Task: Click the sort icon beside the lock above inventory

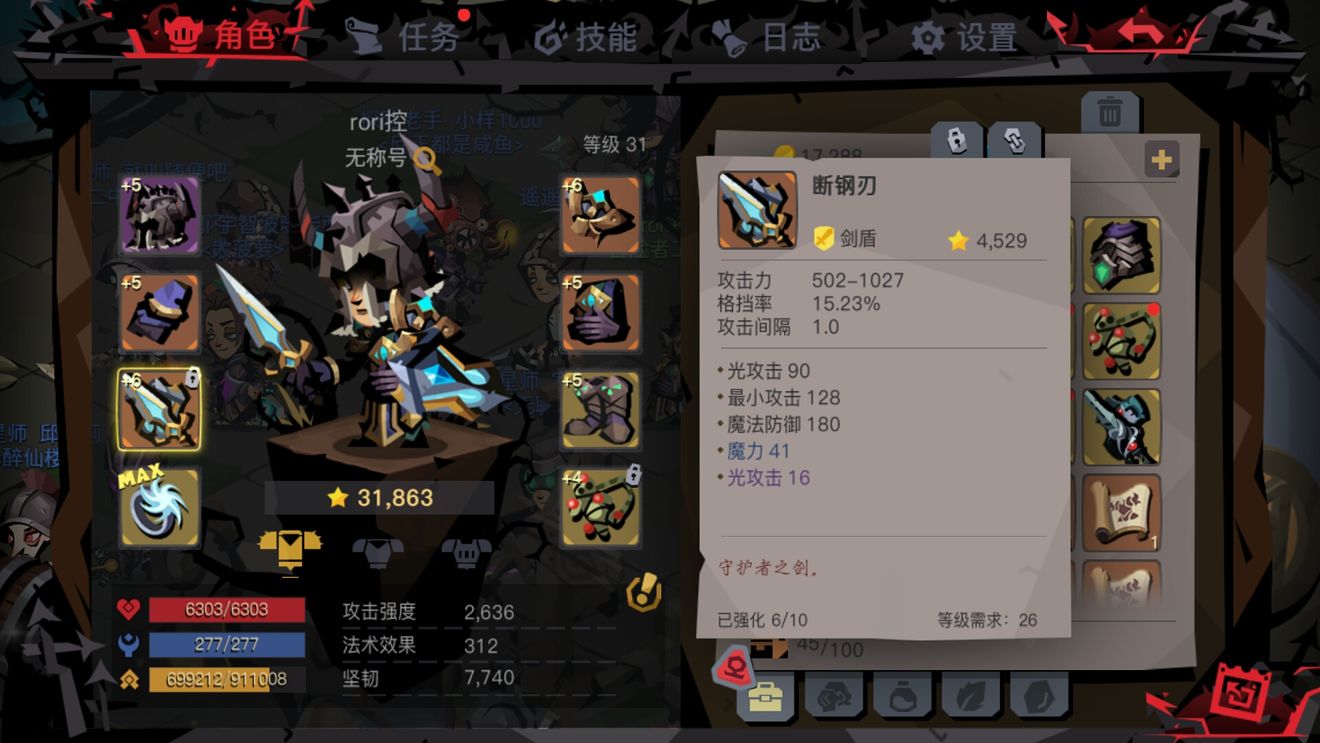Action: tap(1015, 142)
